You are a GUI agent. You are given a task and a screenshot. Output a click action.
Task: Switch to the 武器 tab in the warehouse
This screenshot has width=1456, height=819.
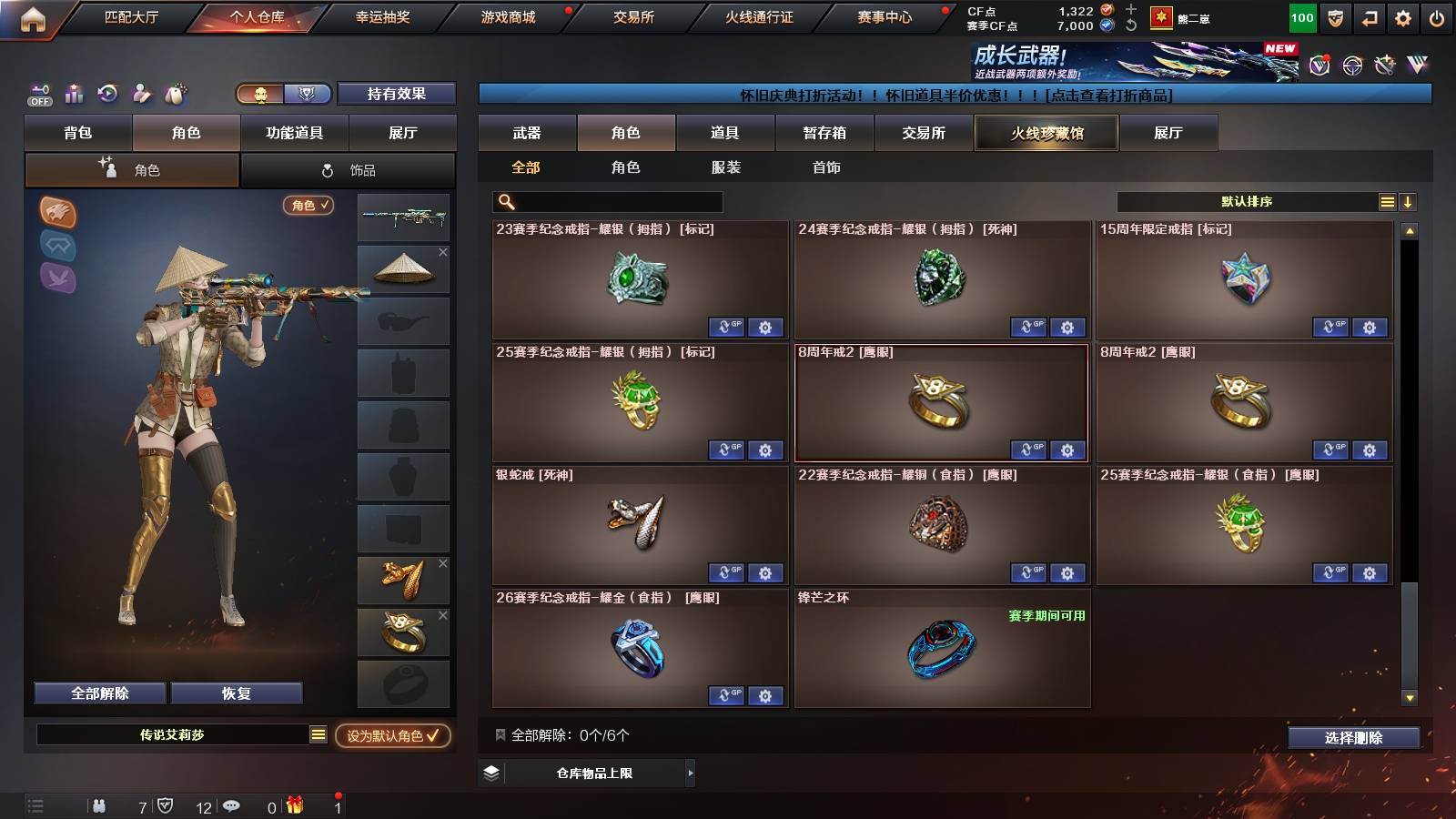pyautogui.click(x=527, y=133)
